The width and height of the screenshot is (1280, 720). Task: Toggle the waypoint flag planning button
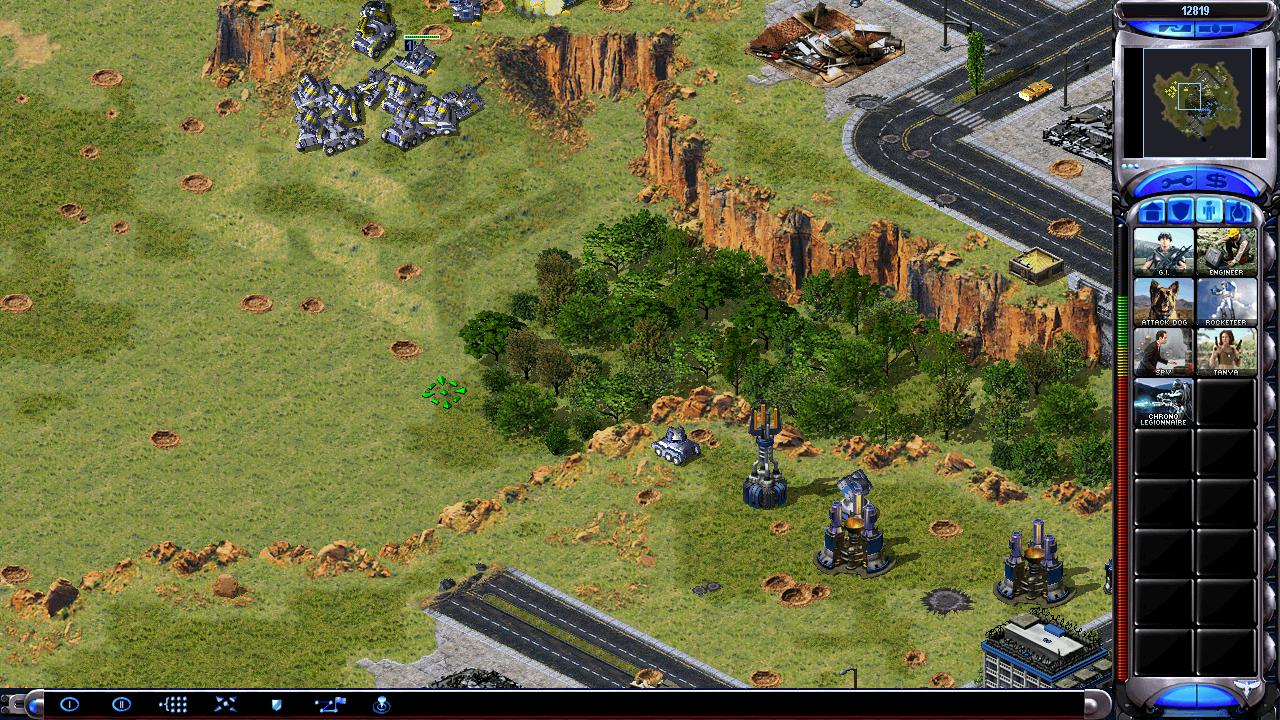coord(330,704)
